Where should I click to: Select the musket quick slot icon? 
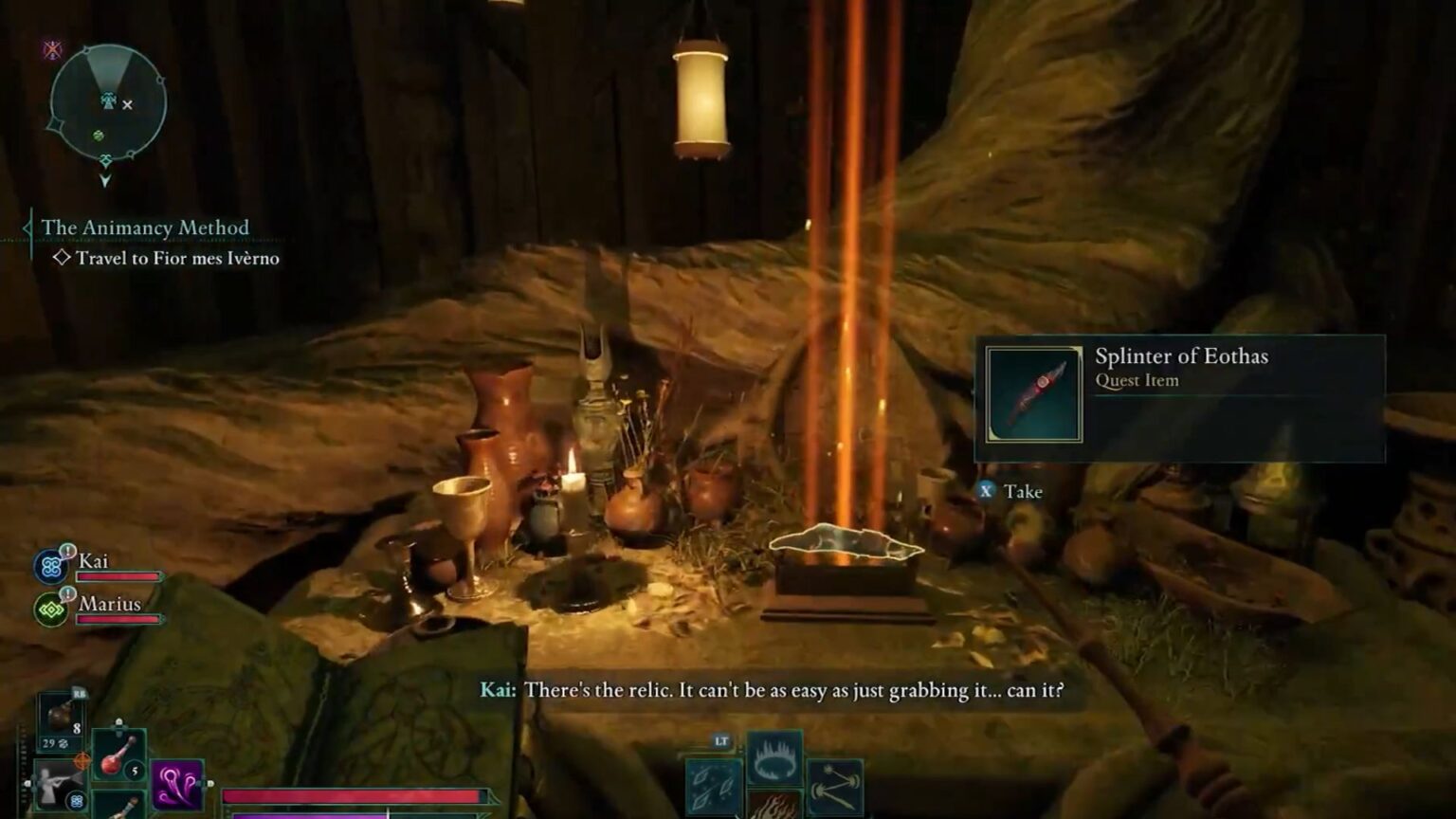pyautogui.click(x=57, y=781)
